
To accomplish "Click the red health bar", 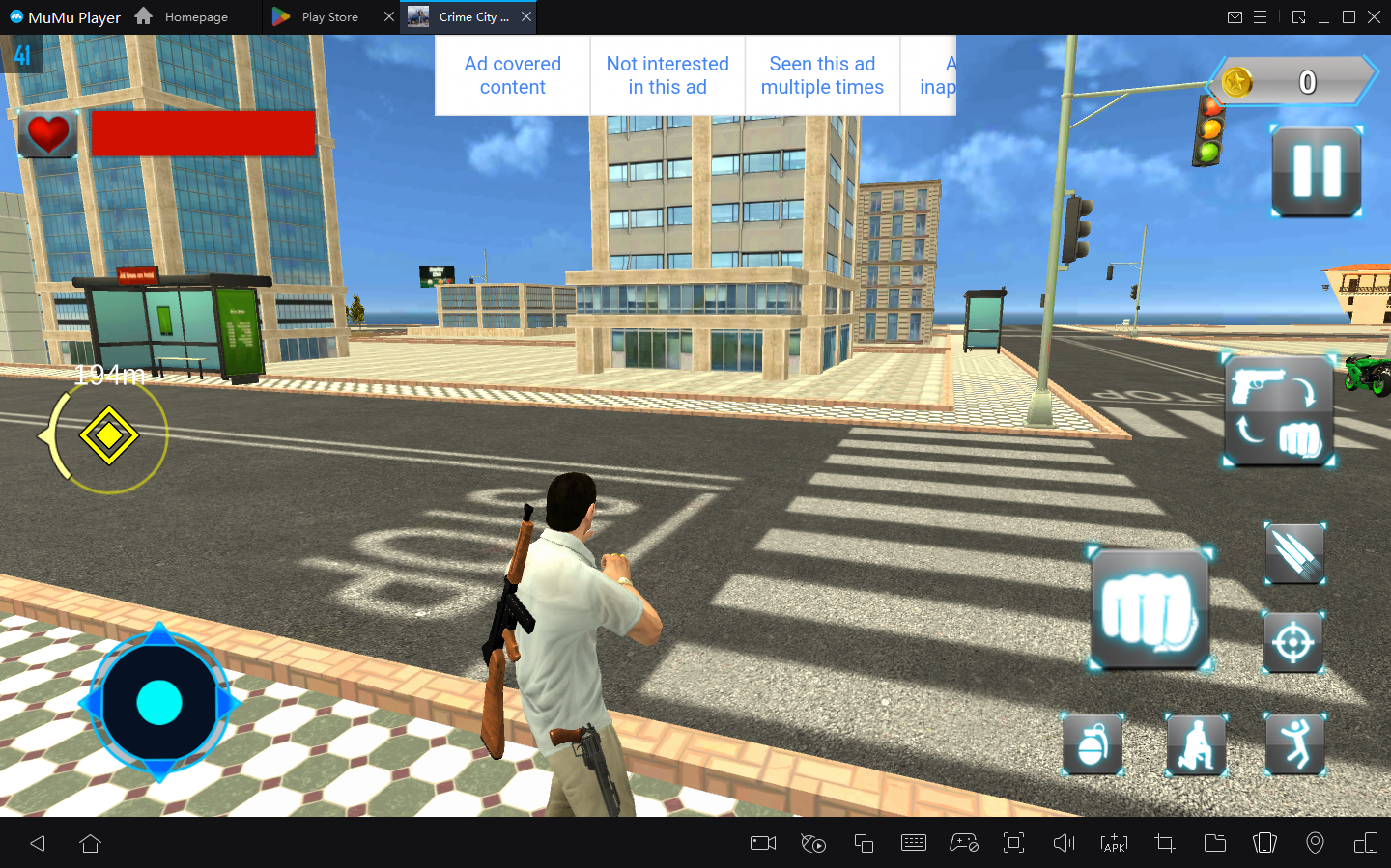I will point(203,133).
